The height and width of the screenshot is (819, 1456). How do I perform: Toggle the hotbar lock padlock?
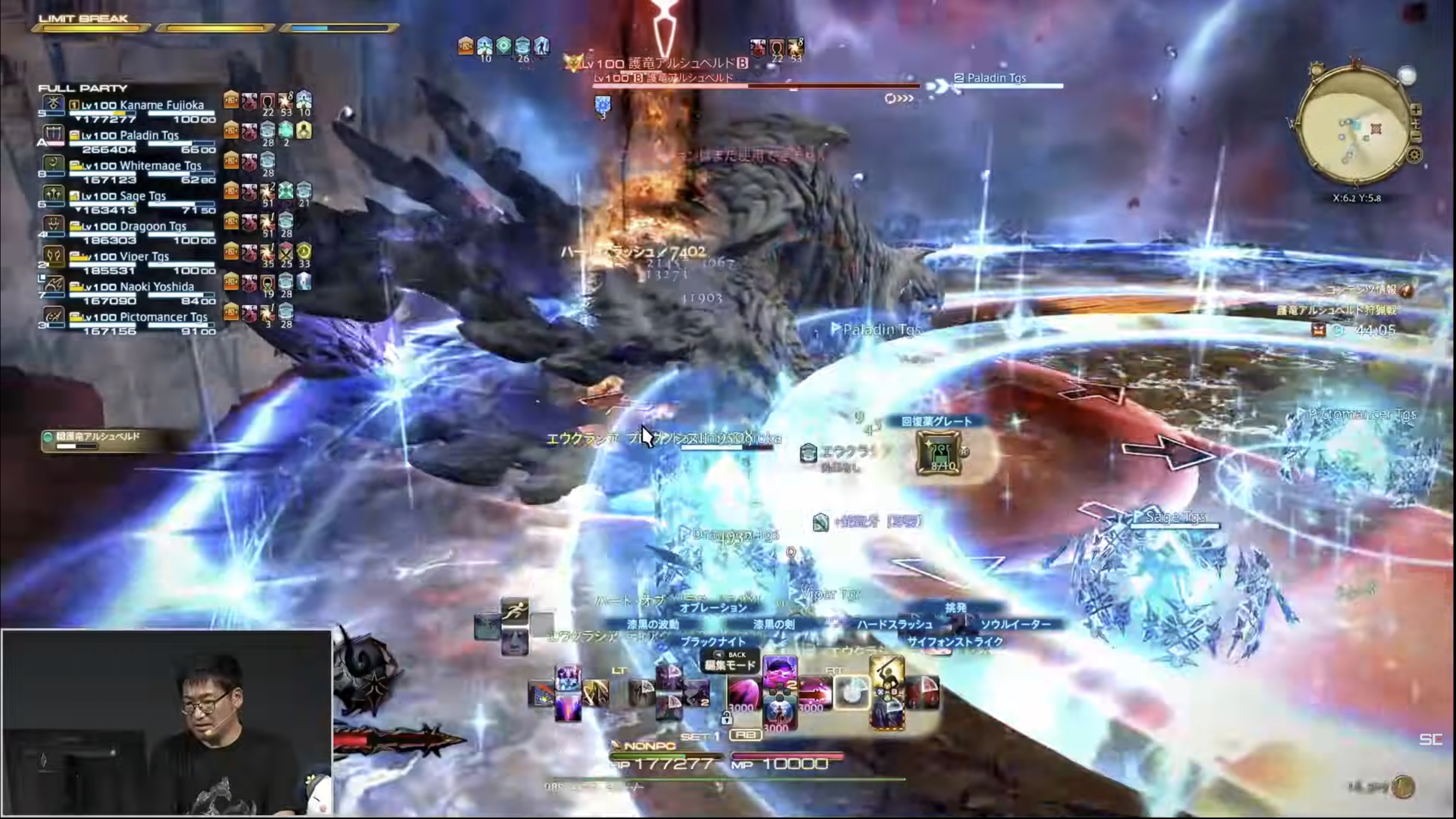point(726,718)
